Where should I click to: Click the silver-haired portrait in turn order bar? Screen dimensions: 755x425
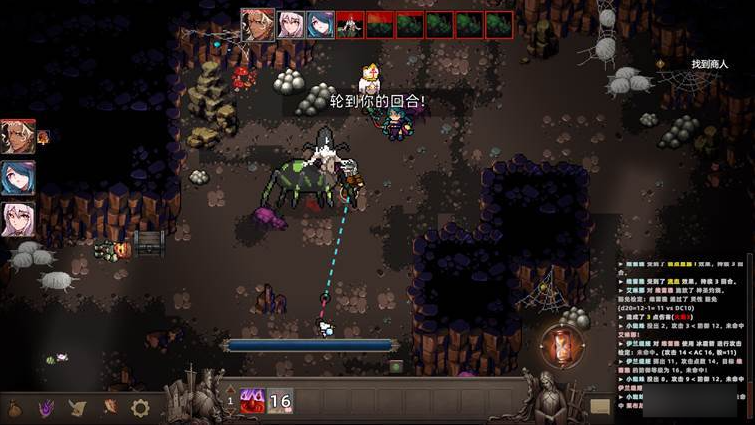290,24
